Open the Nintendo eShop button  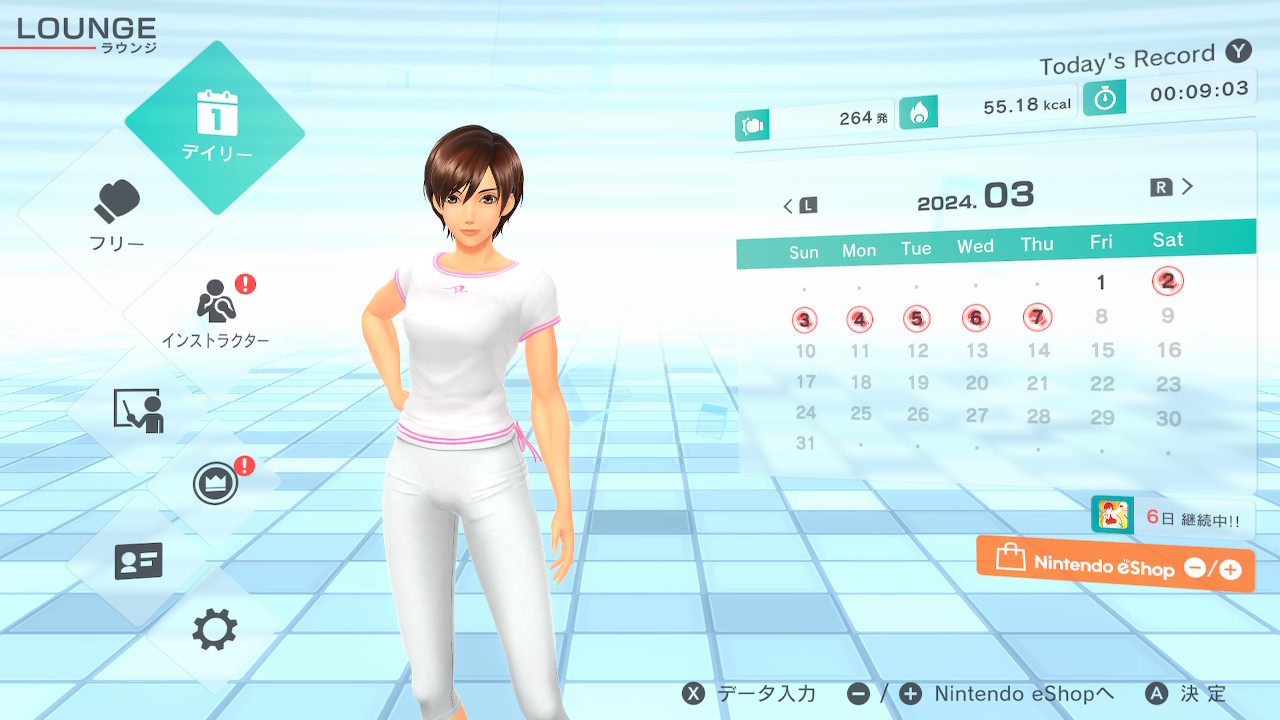tap(1115, 564)
